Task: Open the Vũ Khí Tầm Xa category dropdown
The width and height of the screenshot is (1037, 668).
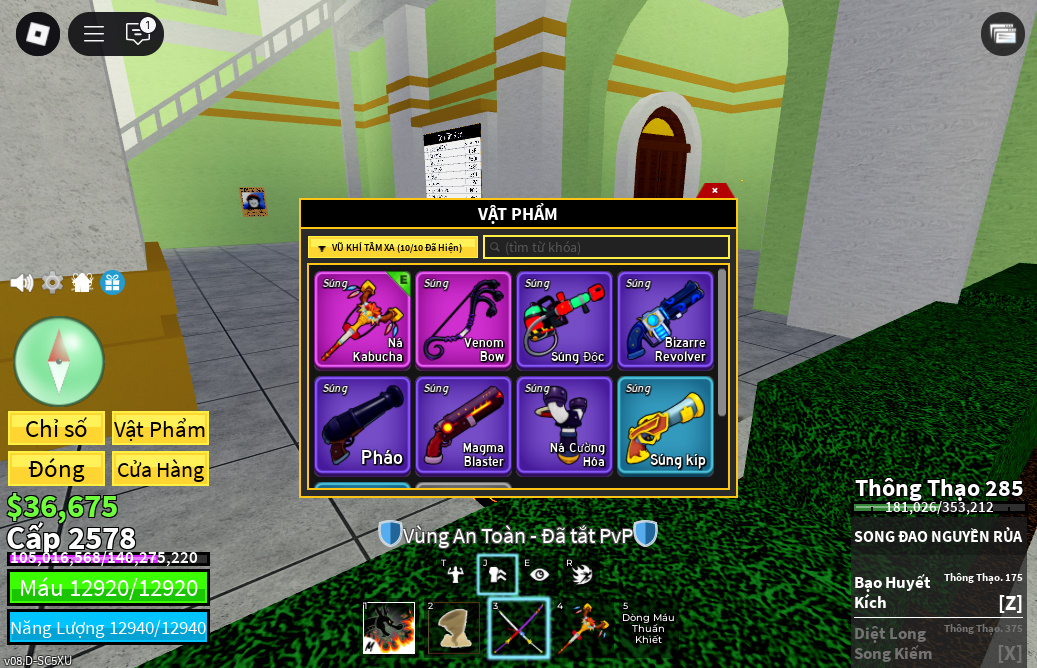Action: point(392,247)
